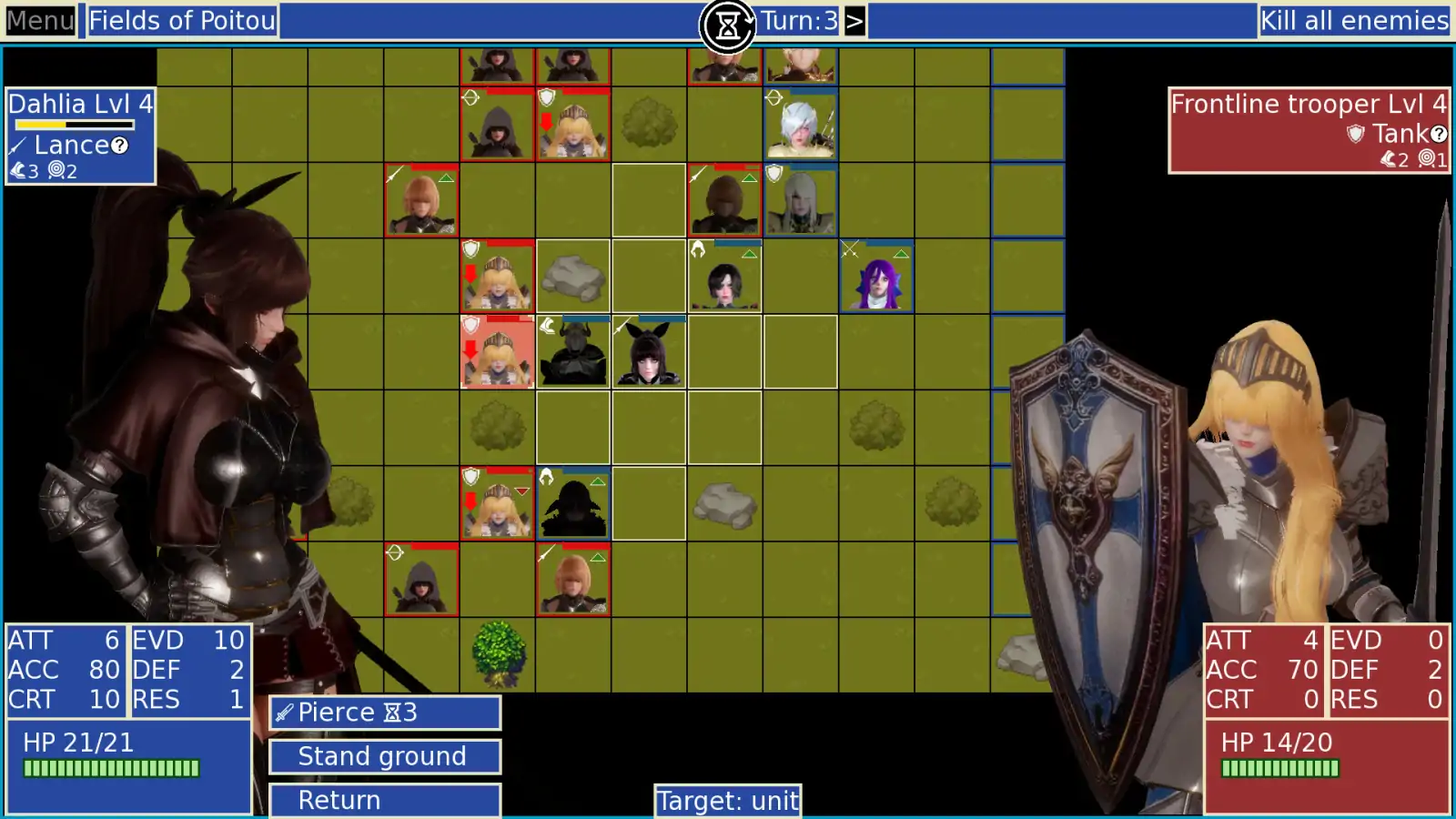
Task: Click the crossbow icon on the hooded archer tile
Action: tap(471, 97)
